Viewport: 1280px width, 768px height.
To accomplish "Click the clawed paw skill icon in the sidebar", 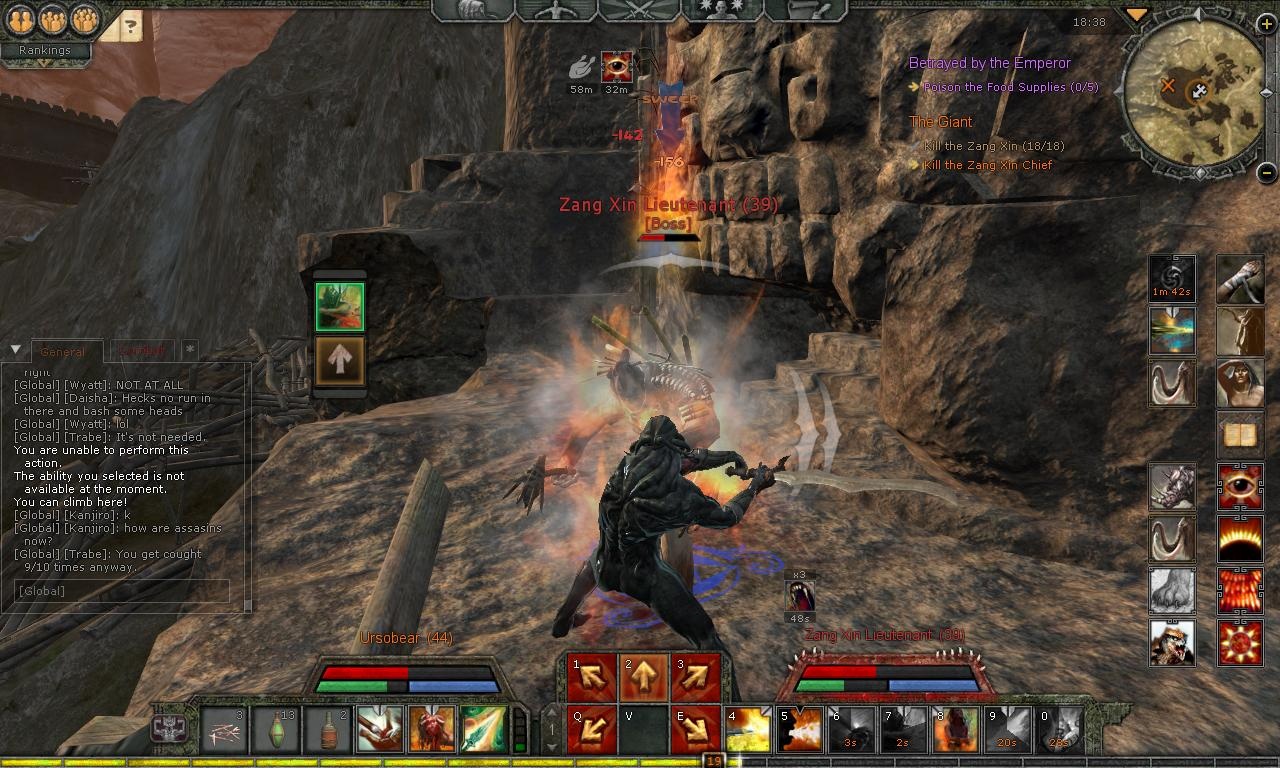I will click(1172, 591).
